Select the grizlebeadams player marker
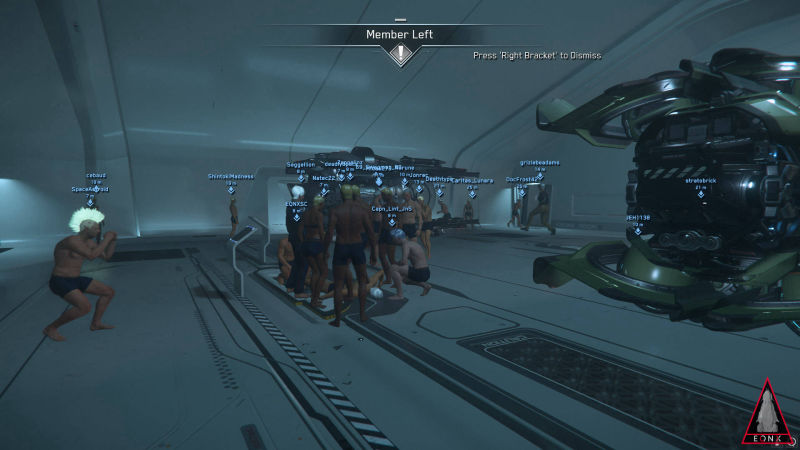Screen dimensions: 800x450 click(x=540, y=178)
